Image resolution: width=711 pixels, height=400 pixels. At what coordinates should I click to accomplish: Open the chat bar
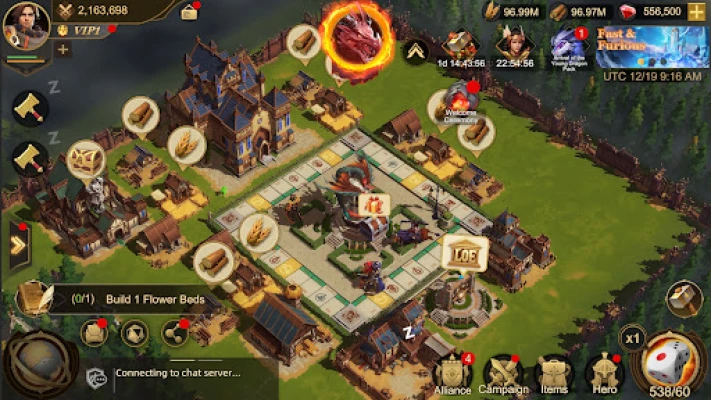[x=180, y=374]
